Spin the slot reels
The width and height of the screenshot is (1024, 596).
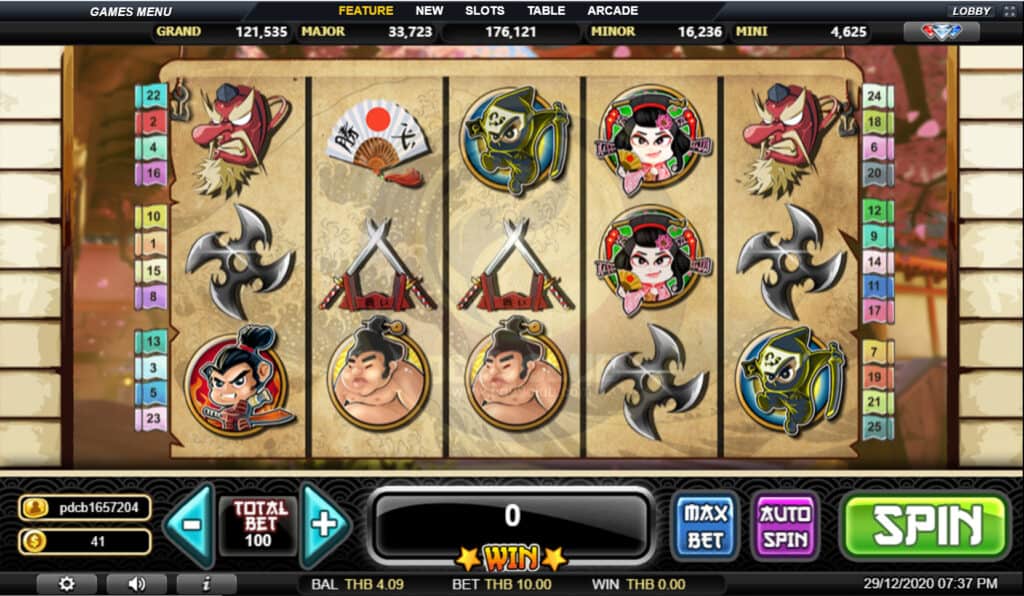point(925,525)
